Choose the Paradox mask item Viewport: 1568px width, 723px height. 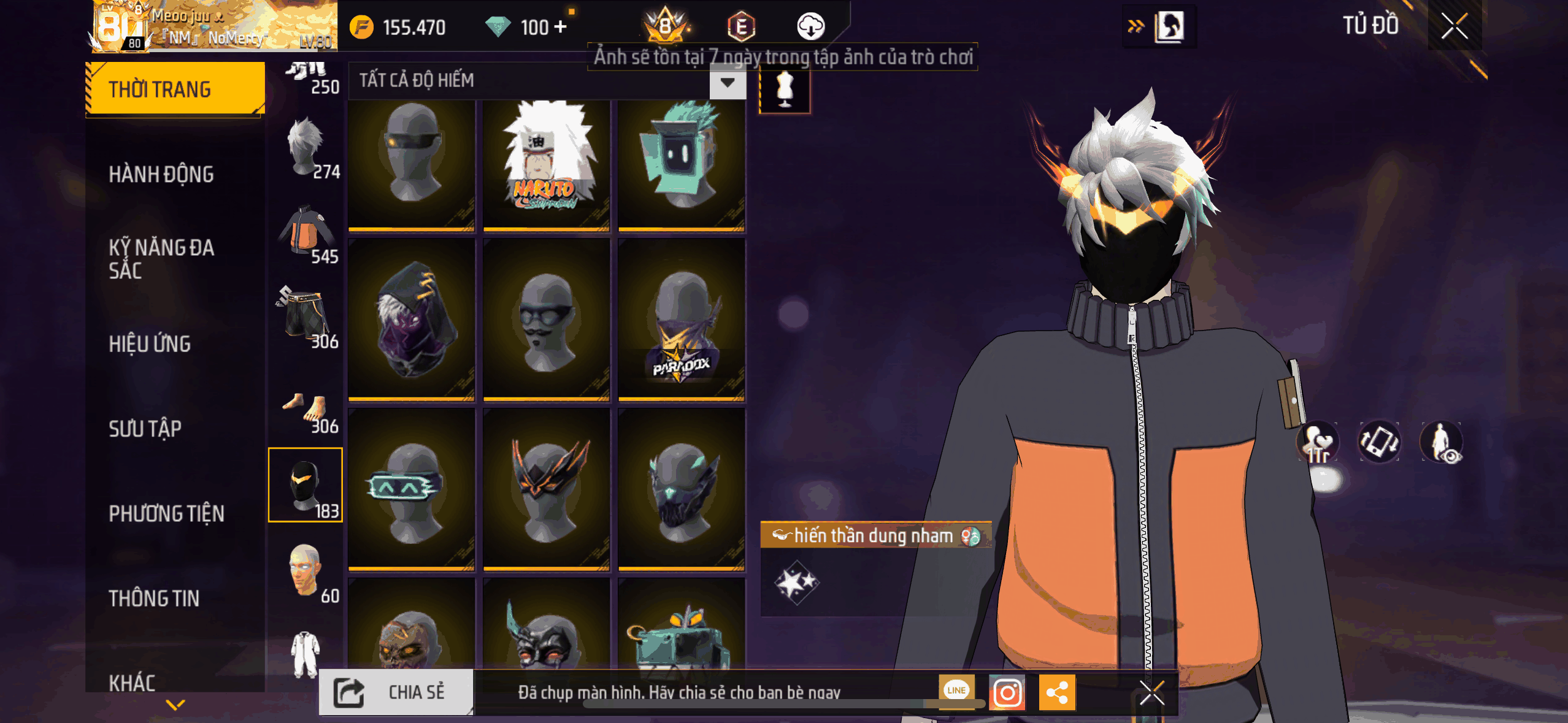coord(681,321)
